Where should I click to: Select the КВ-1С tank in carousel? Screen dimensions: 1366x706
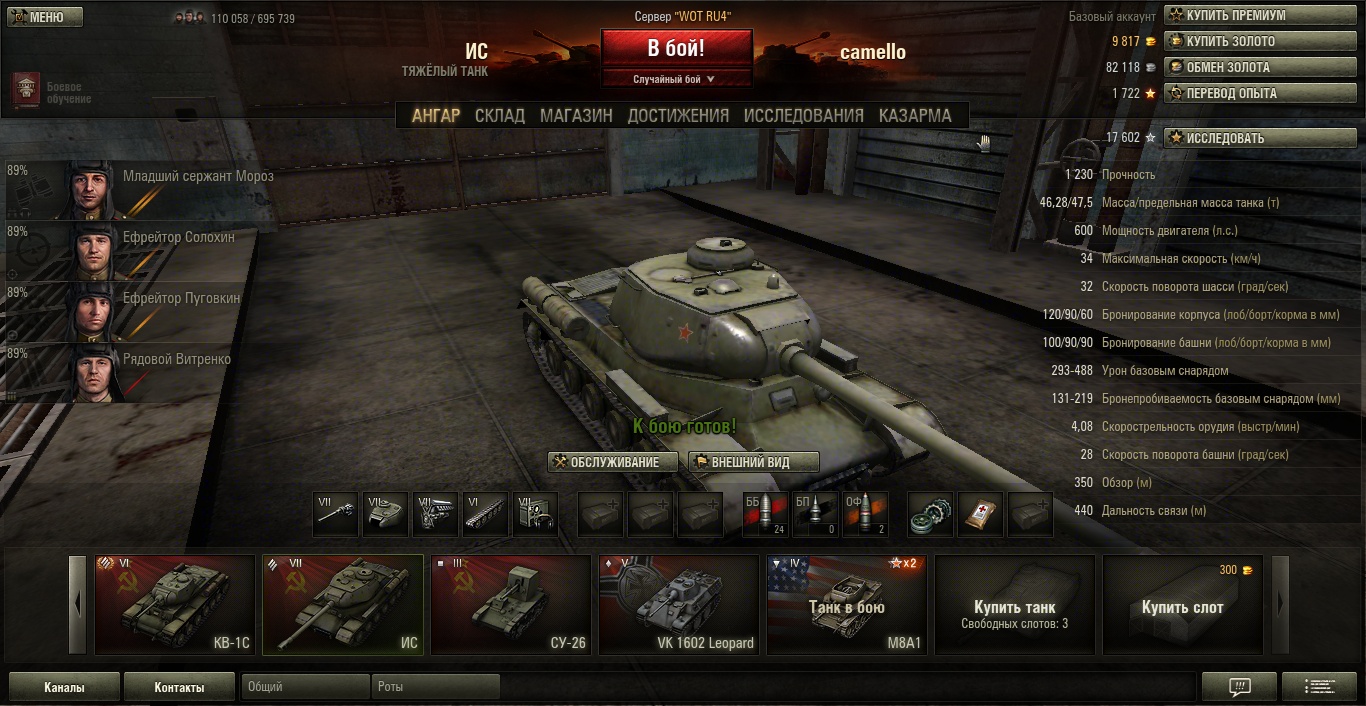[x=175, y=605]
